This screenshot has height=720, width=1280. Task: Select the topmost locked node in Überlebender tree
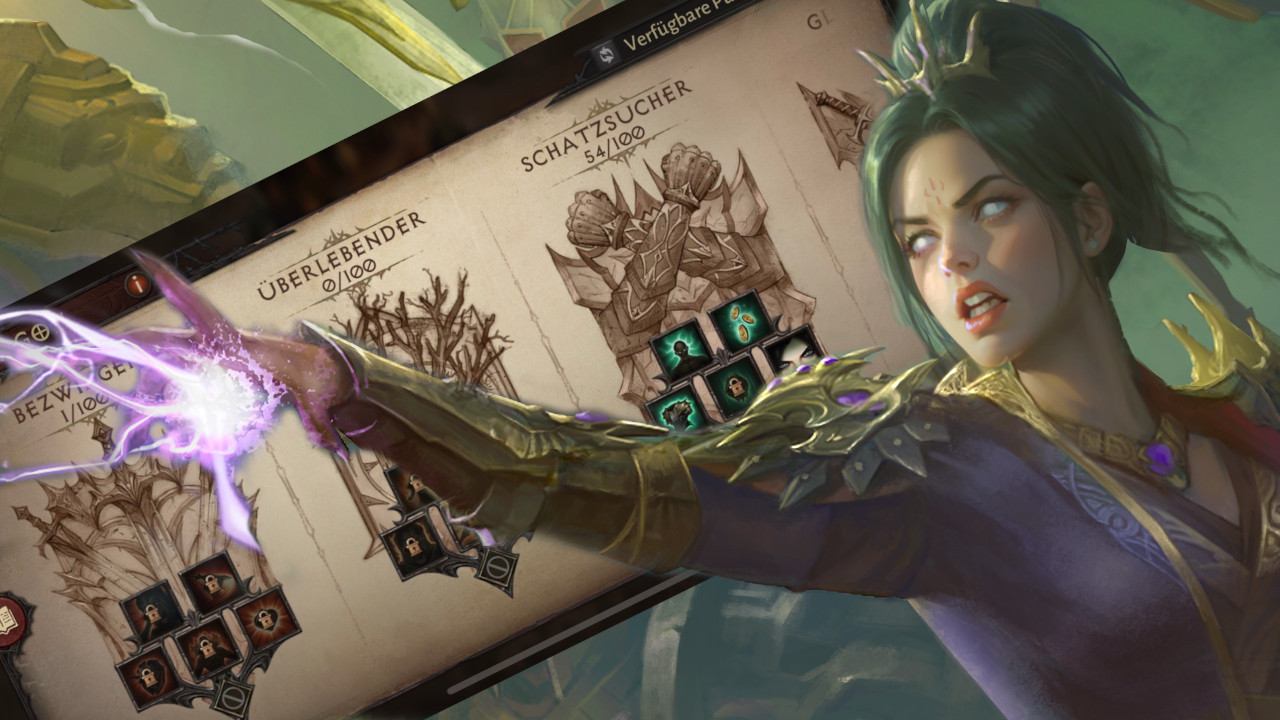[x=415, y=483]
